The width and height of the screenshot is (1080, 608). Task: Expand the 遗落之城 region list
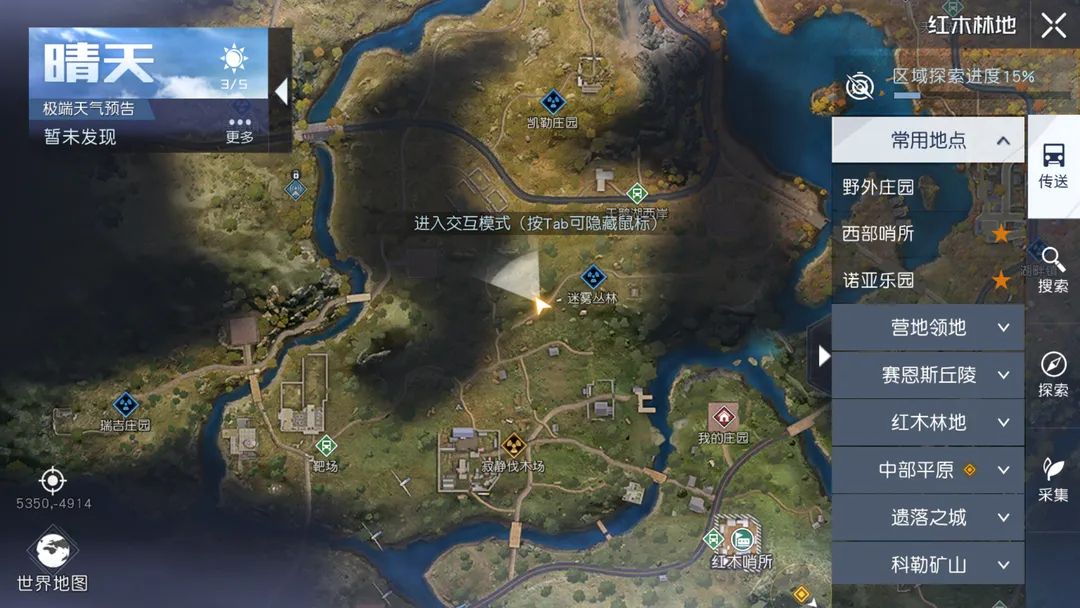click(x=928, y=517)
